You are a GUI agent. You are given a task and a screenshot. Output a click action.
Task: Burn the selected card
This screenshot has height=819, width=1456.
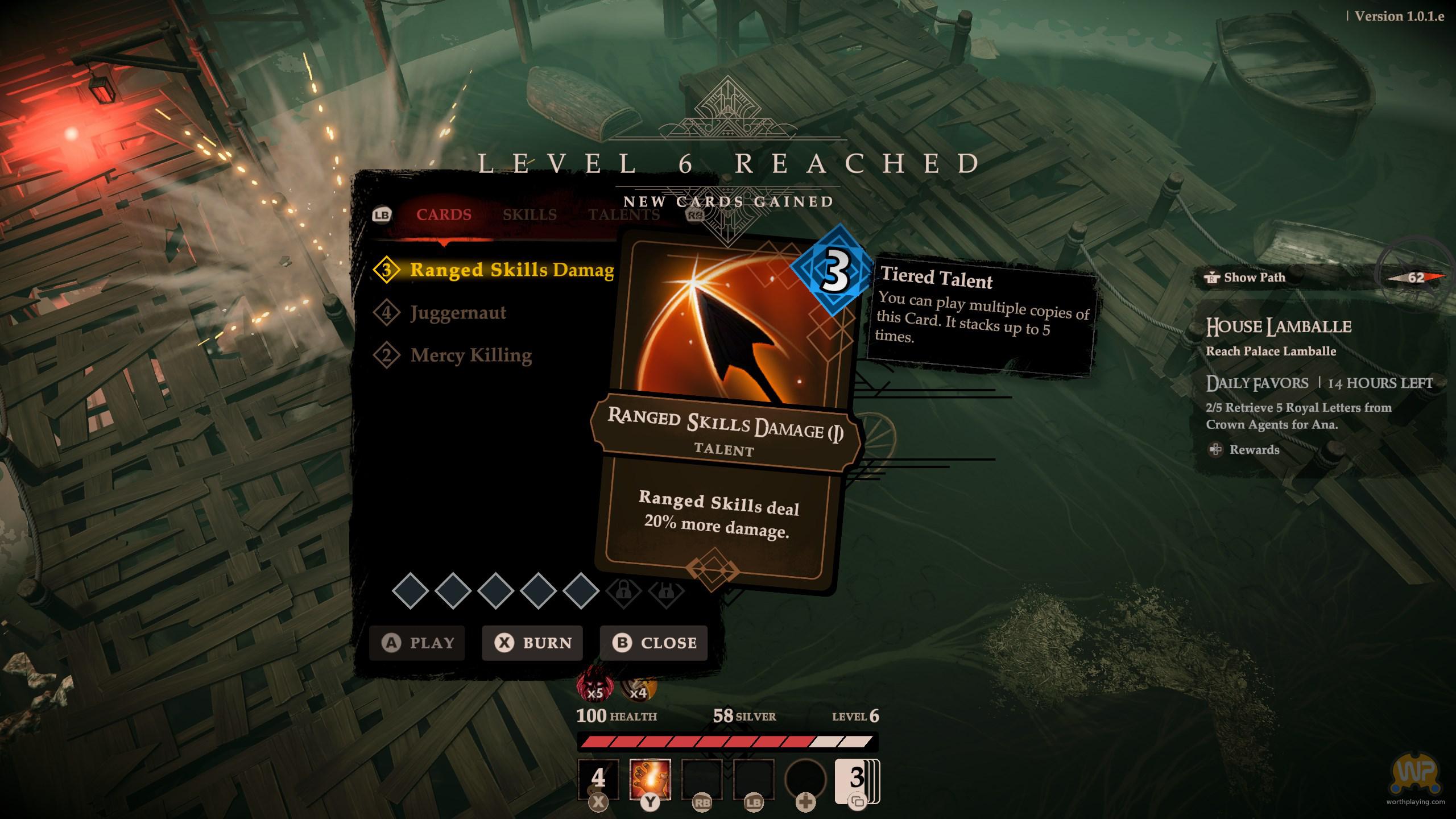click(x=532, y=643)
